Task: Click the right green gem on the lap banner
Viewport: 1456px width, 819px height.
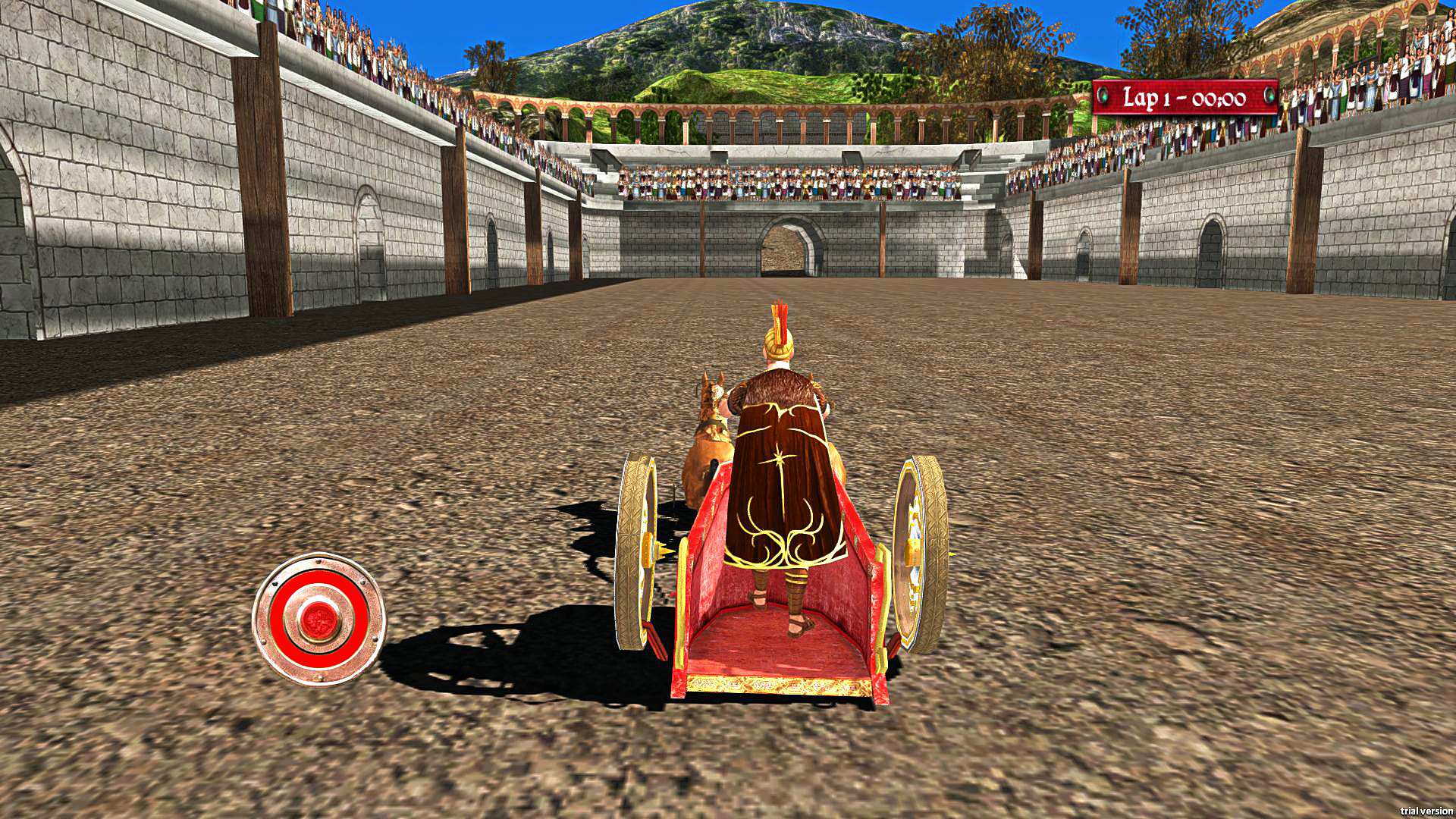Action: point(1270,96)
